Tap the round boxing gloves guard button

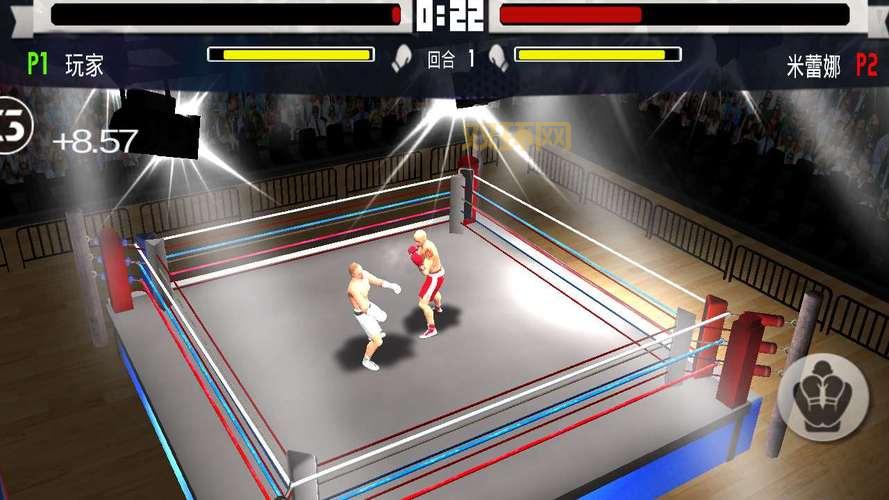[x=825, y=397]
